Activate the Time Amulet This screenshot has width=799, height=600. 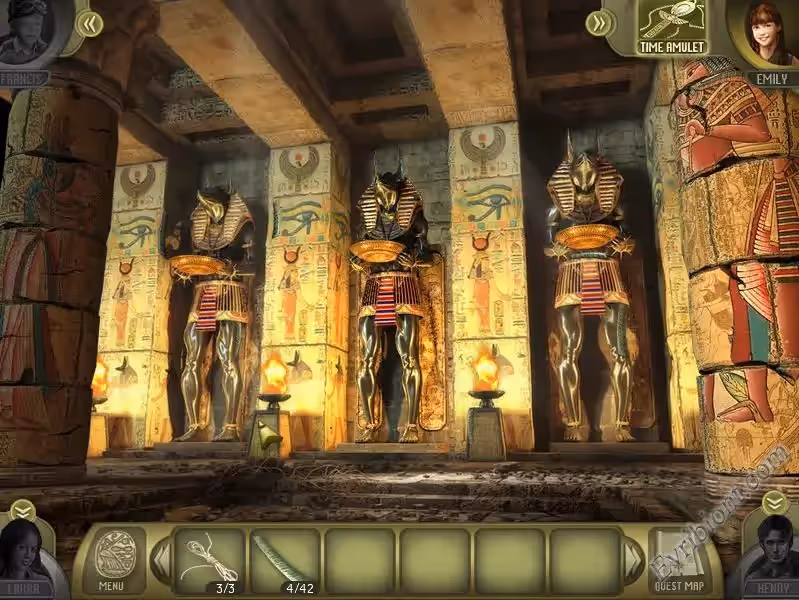[x=673, y=28]
